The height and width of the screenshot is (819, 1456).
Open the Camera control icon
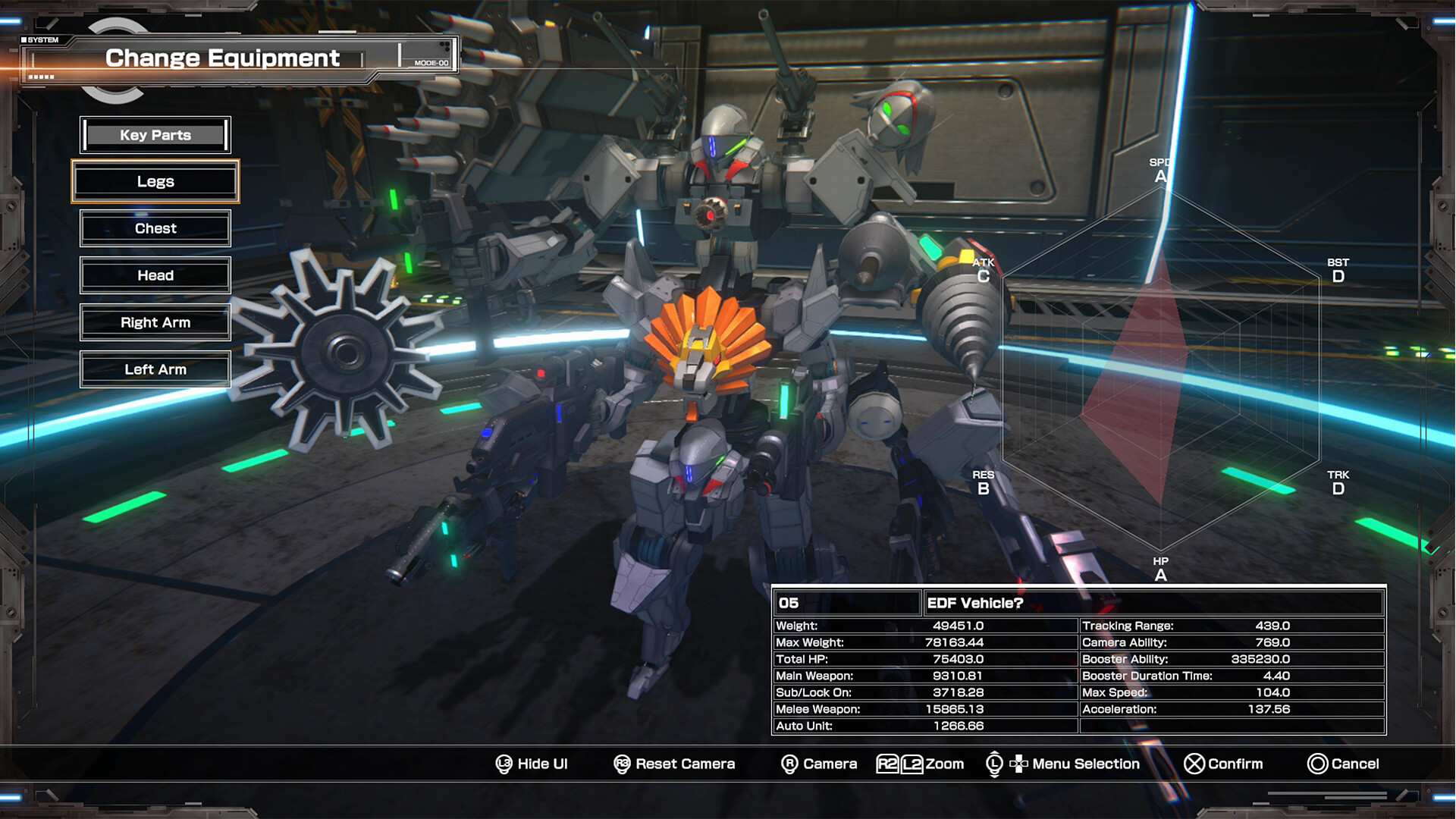point(789,764)
